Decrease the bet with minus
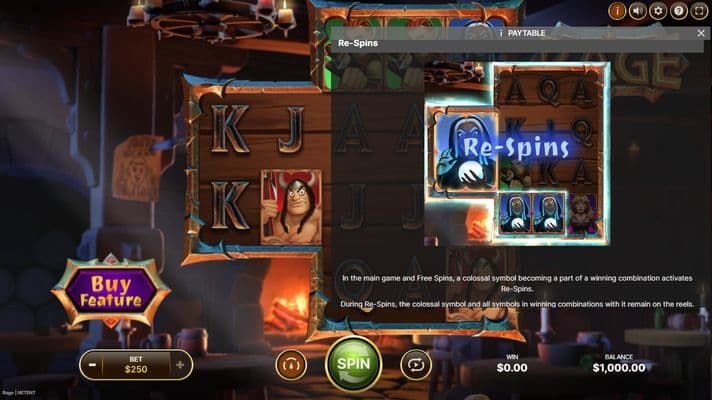Viewport: 712px width, 400px height. [x=92, y=365]
